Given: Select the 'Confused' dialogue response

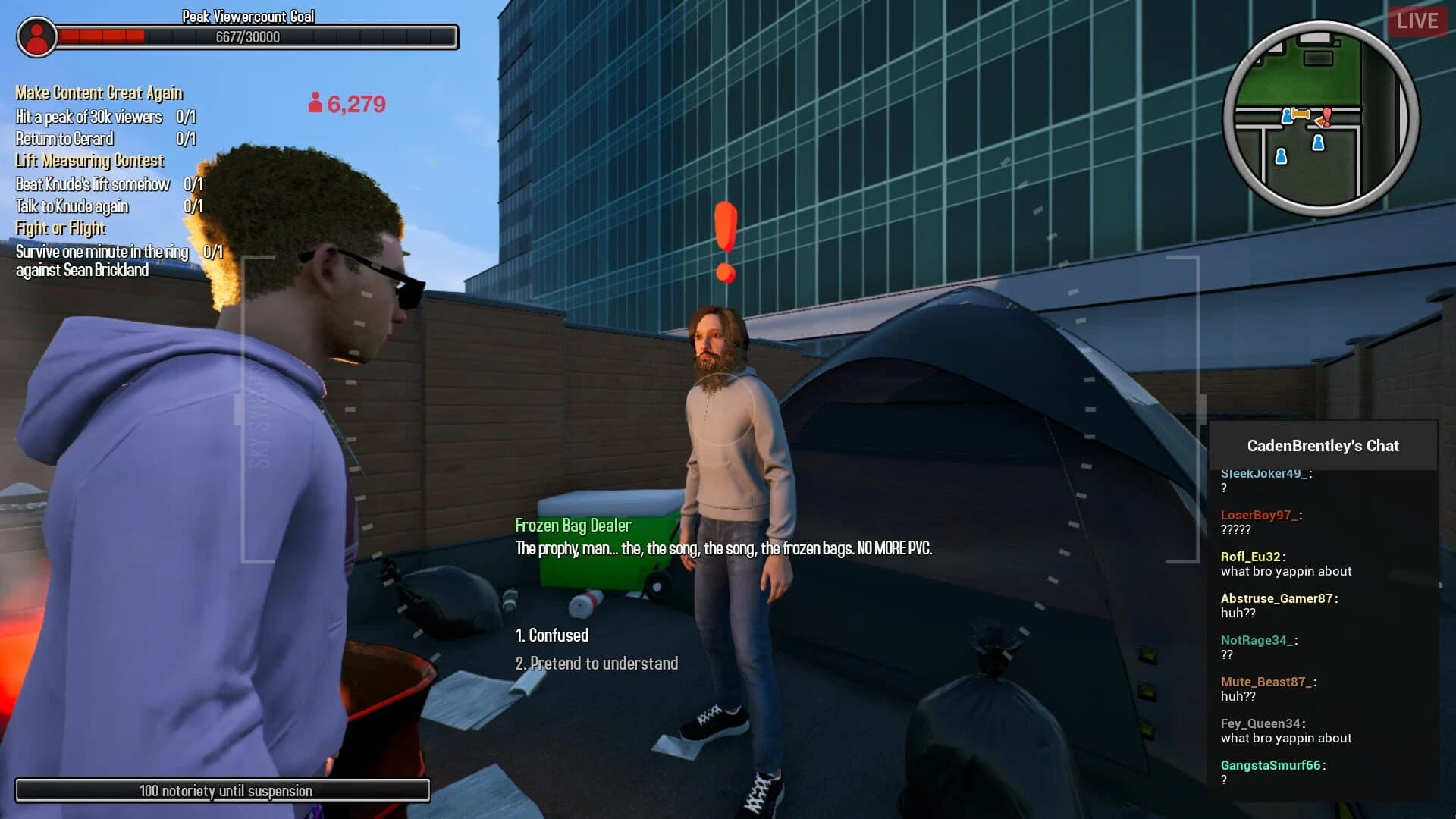Looking at the screenshot, I should click(x=551, y=636).
